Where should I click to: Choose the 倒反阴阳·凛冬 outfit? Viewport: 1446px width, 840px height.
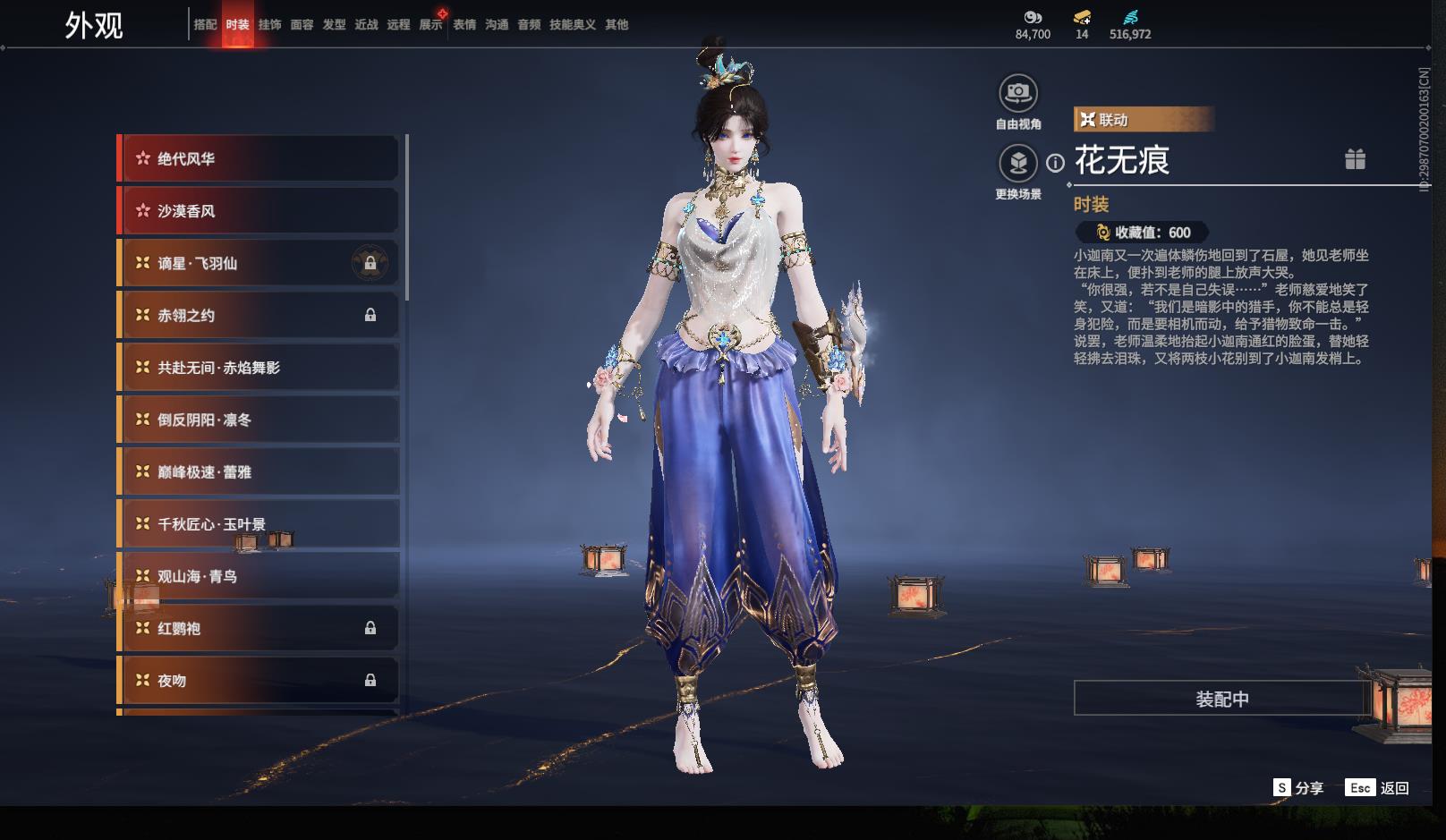[259, 420]
